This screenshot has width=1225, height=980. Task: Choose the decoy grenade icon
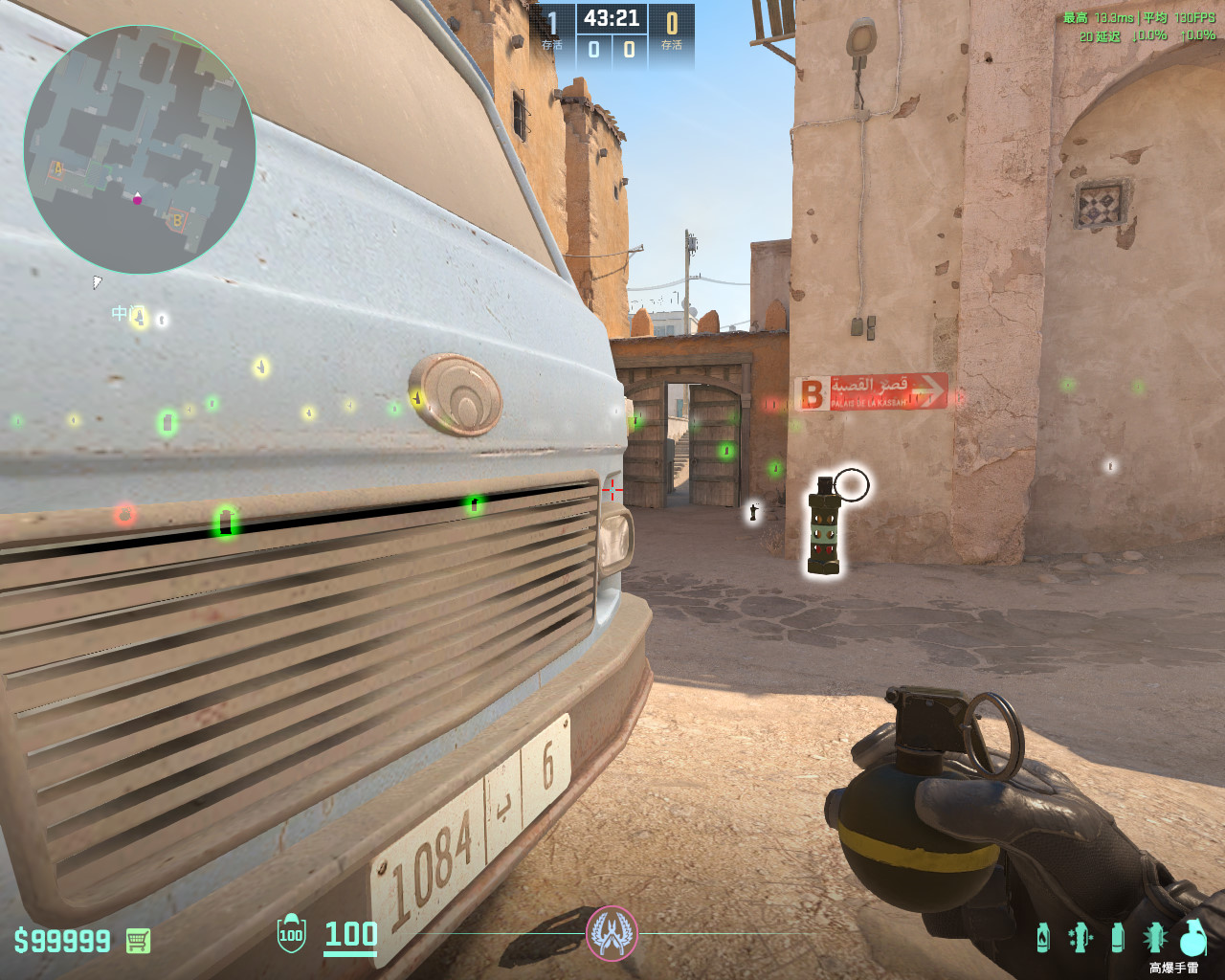click(x=1080, y=937)
